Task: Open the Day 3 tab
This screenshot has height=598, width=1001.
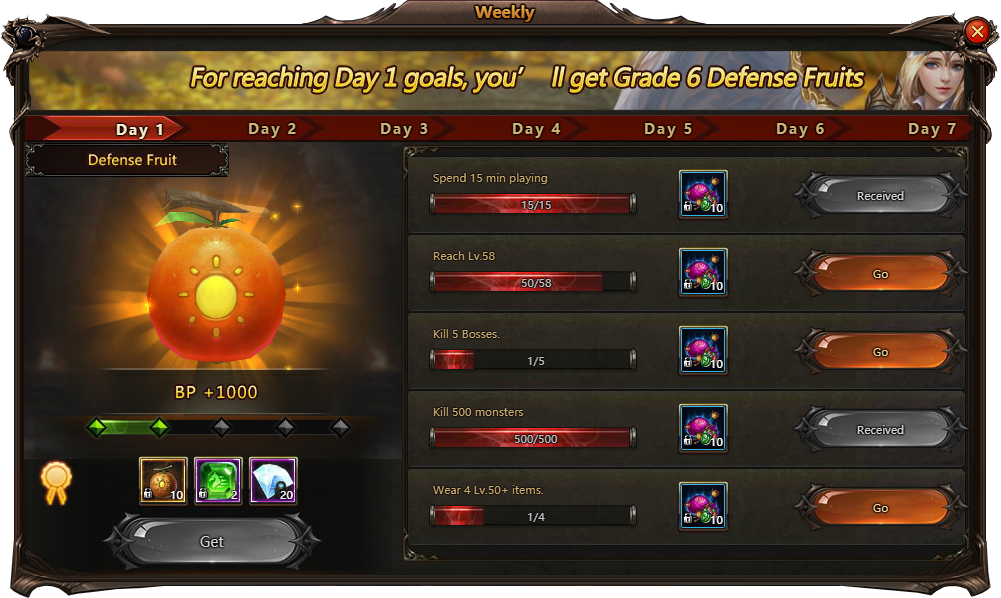Action: 404,129
